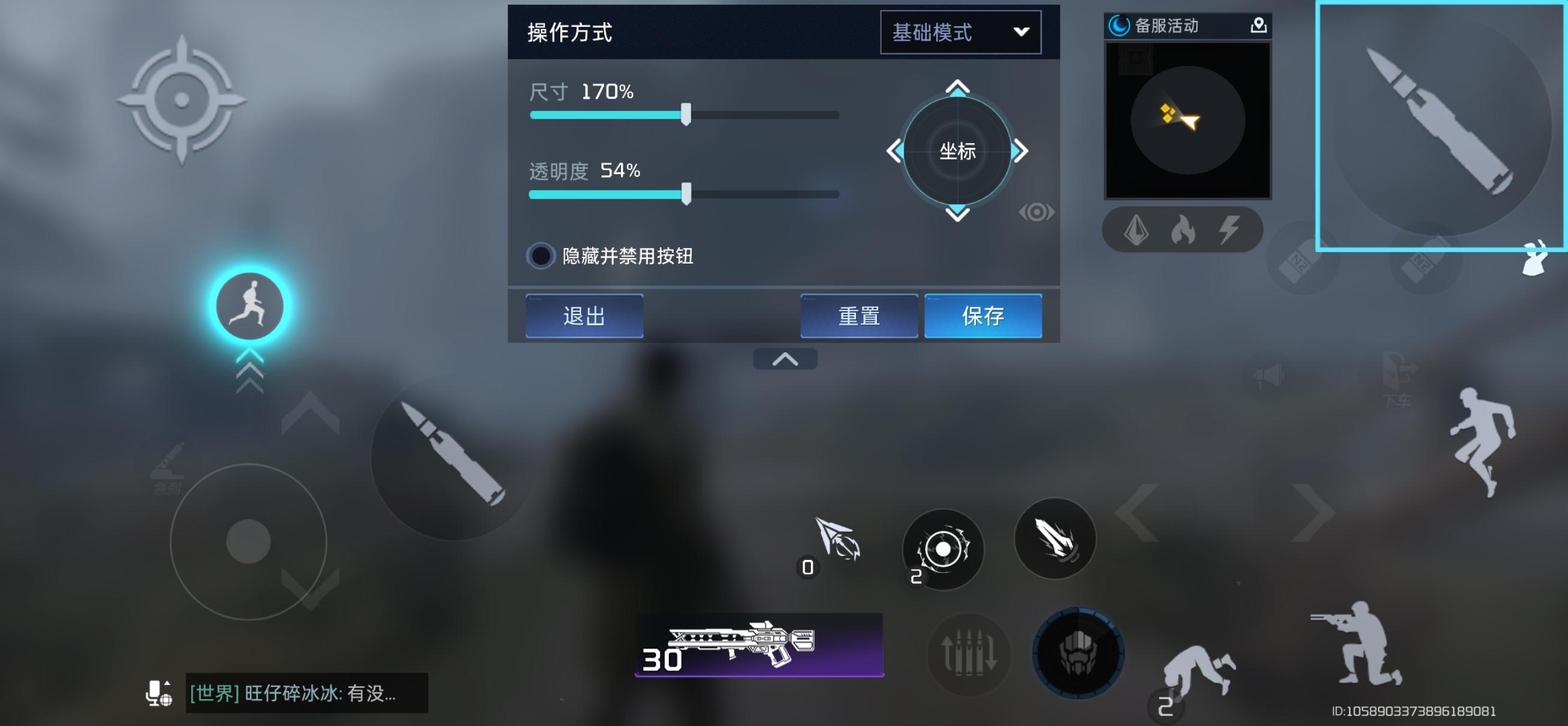1568x726 pixels.
Task: Click the 退出 exit button
Action: [583, 316]
